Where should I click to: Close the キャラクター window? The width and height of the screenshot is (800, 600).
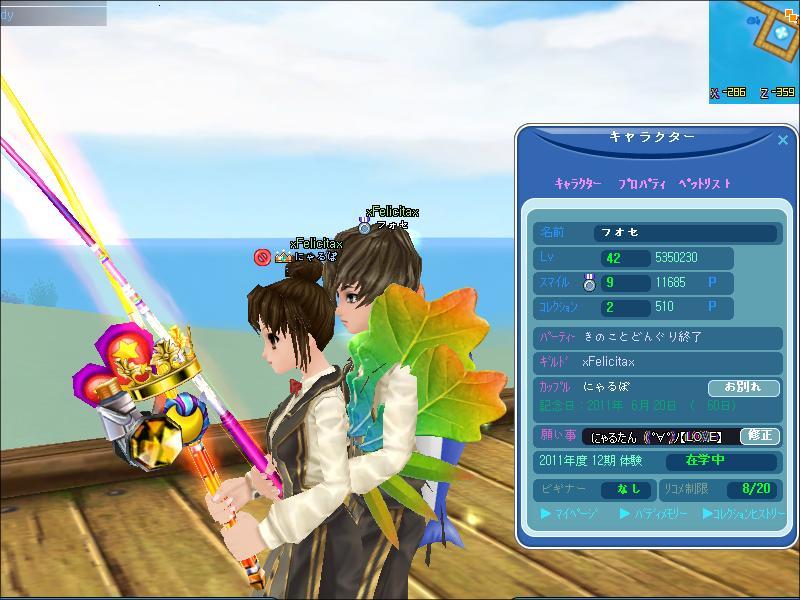click(783, 141)
